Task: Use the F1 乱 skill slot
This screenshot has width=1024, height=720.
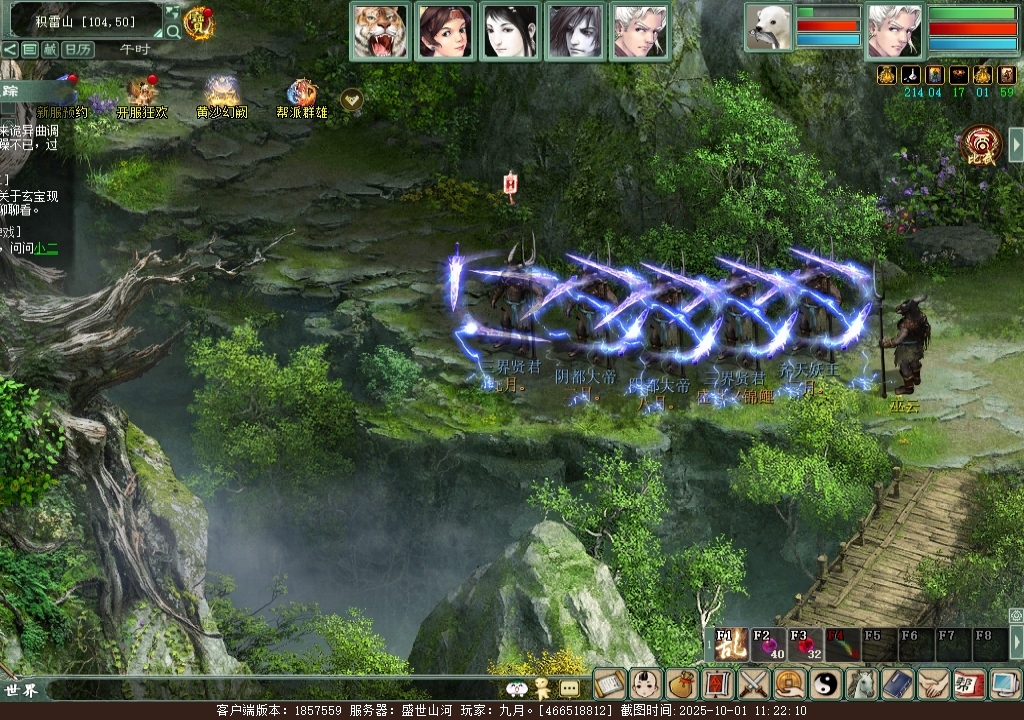Action: [727, 645]
